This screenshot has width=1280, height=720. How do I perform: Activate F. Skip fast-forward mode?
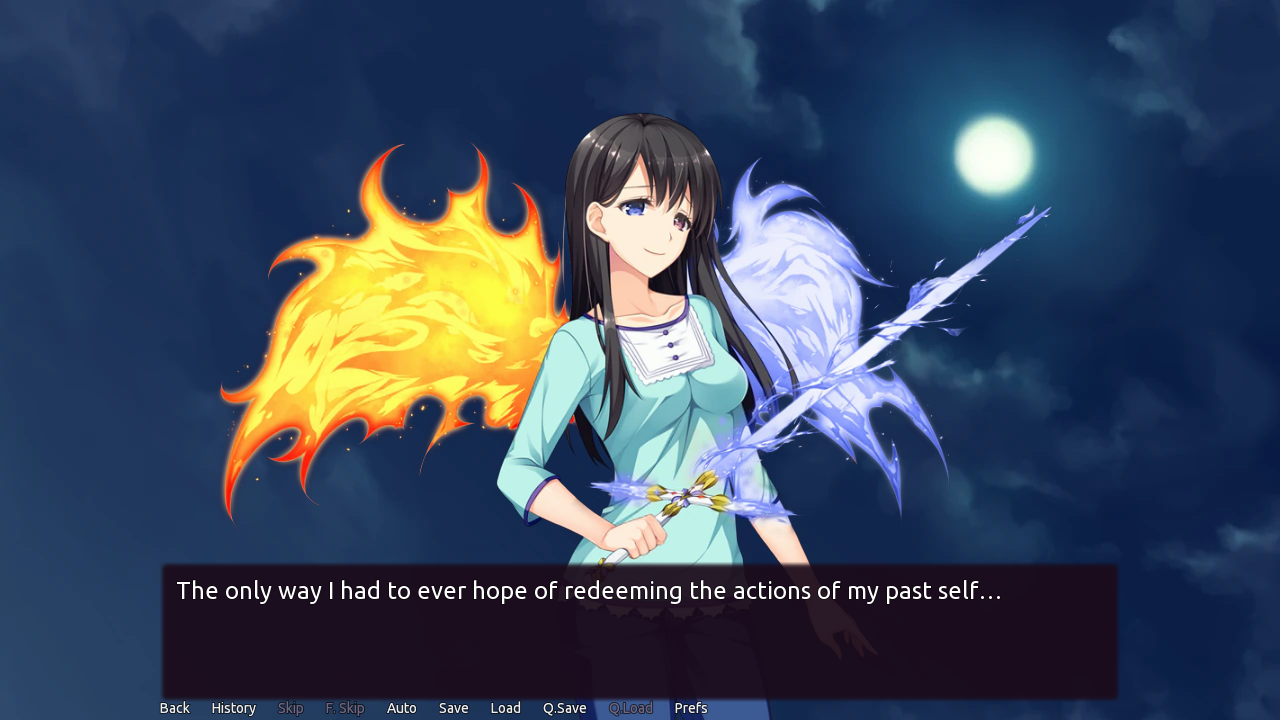click(344, 707)
